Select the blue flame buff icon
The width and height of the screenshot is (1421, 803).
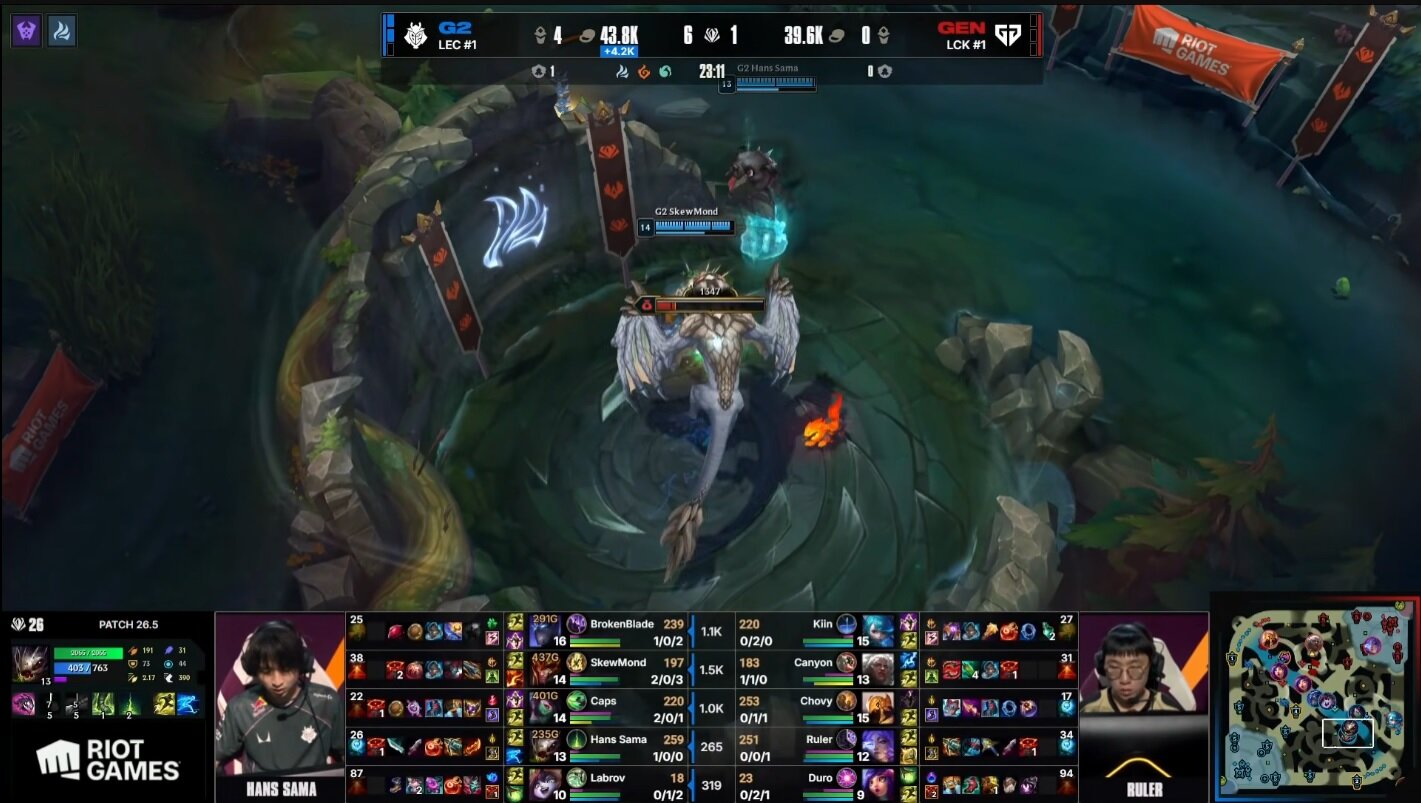tap(62, 31)
